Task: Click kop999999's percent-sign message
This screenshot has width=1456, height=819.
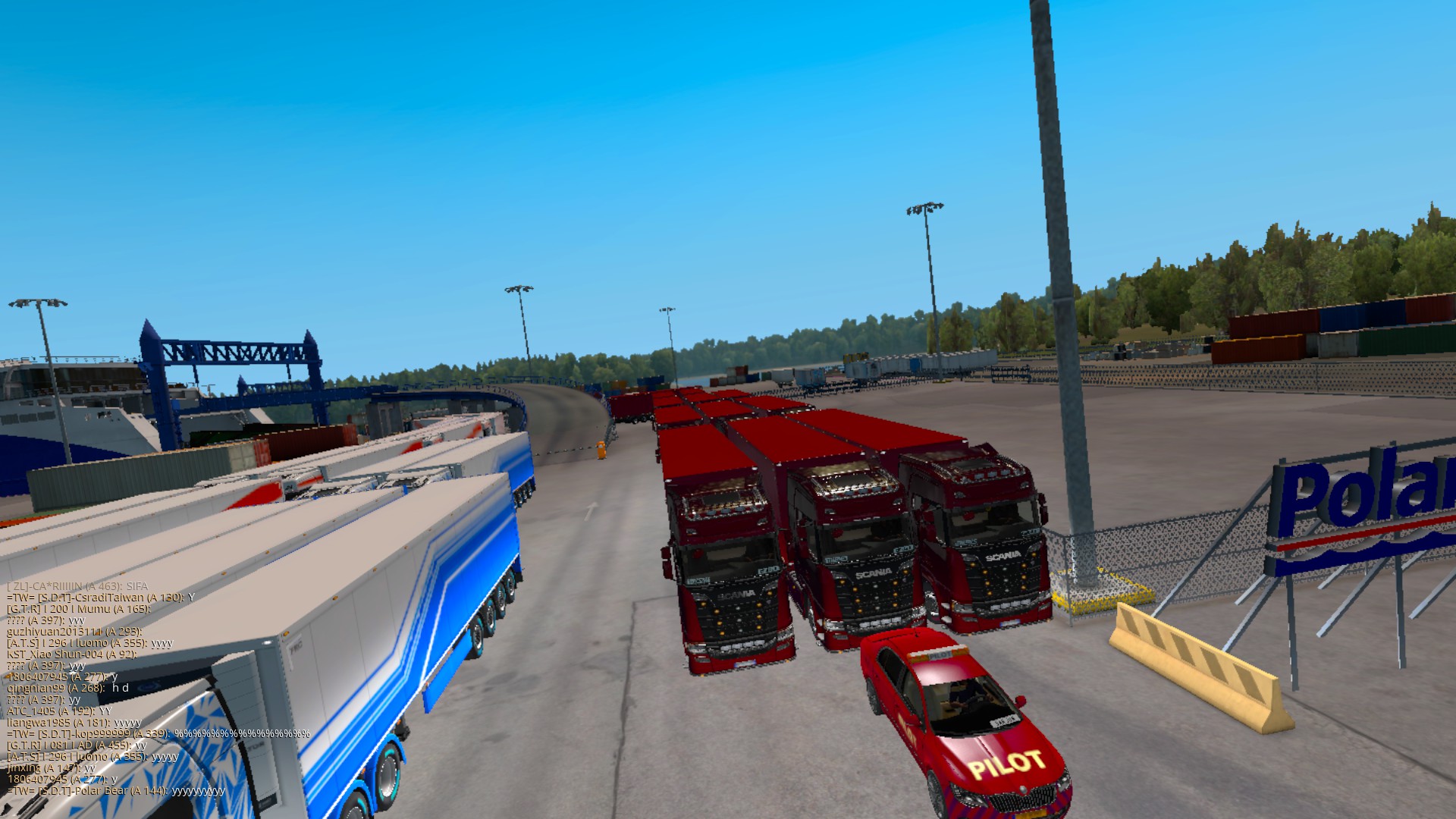Action: coord(158,734)
